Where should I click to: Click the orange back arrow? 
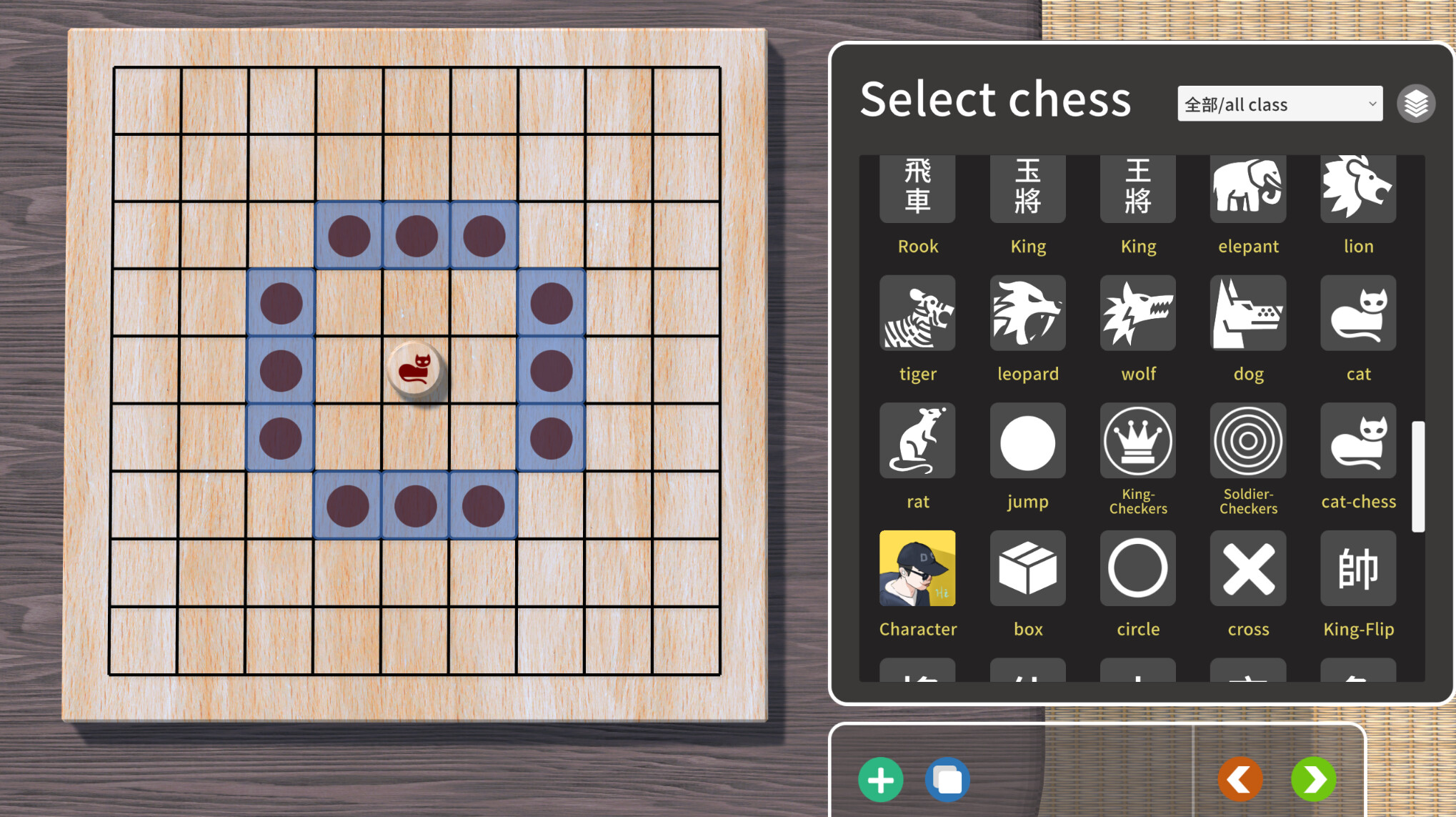click(x=1241, y=779)
